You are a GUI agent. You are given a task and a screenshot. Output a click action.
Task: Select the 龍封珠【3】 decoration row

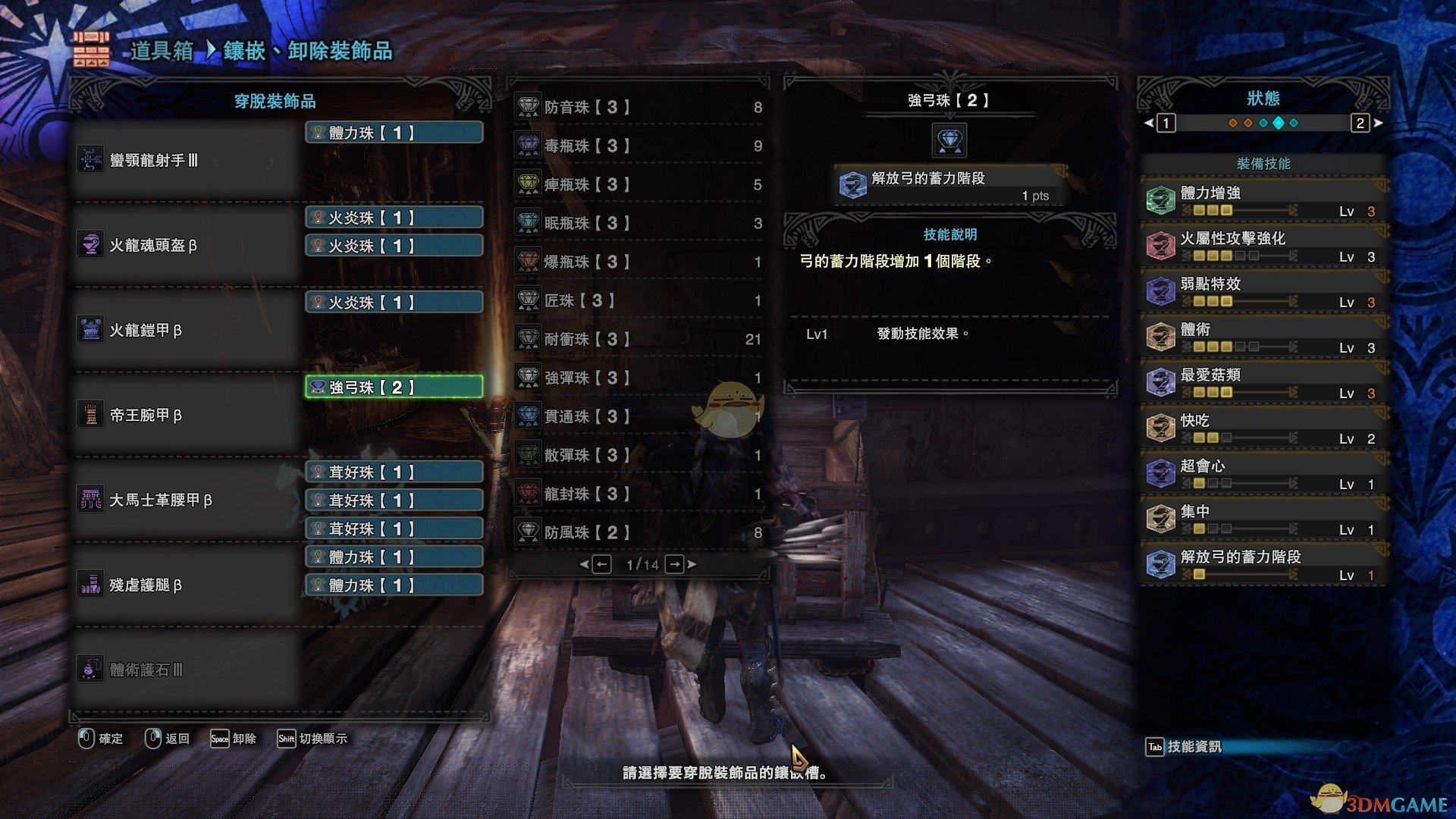639,494
